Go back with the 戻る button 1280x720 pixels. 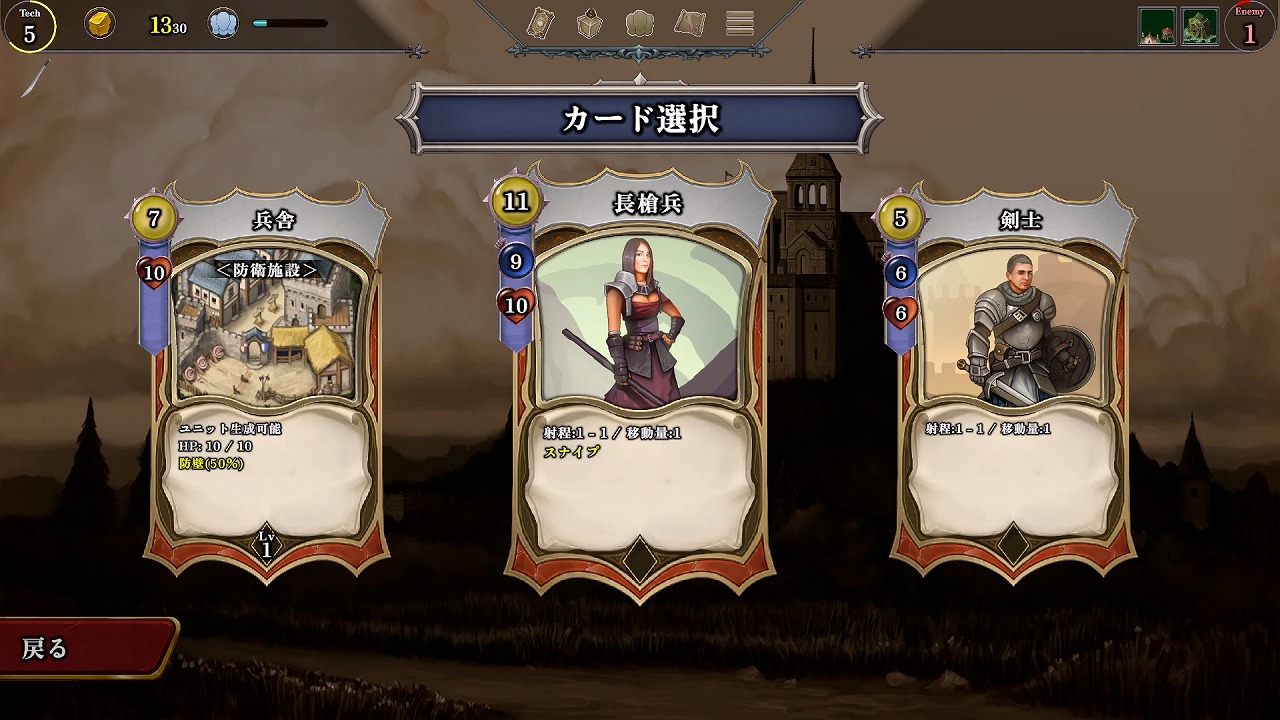(x=85, y=648)
